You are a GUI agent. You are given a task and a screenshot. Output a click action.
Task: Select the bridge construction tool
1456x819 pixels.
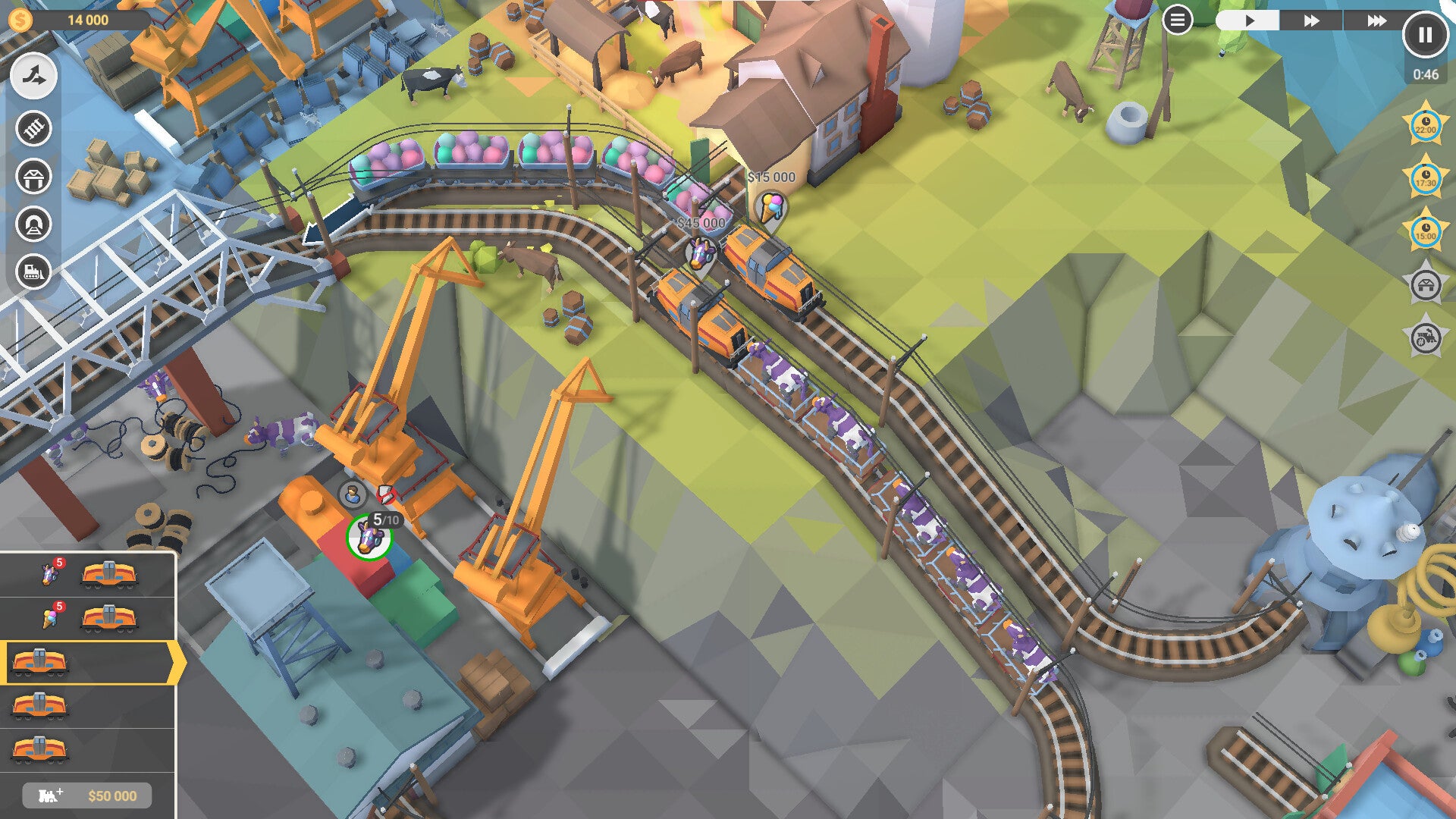[33, 177]
